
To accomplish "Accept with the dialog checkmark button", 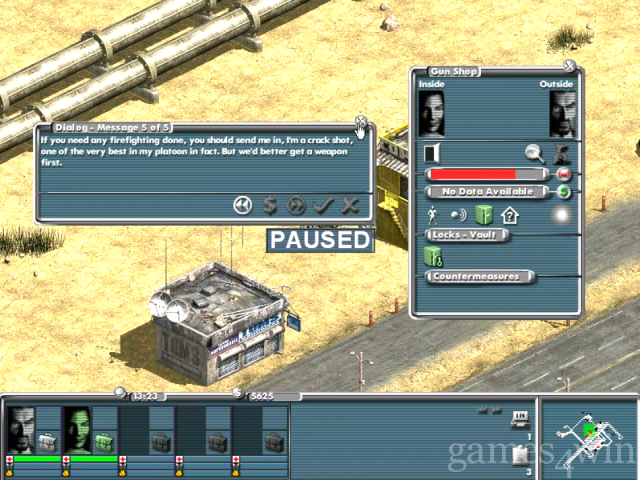I will [322, 206].
